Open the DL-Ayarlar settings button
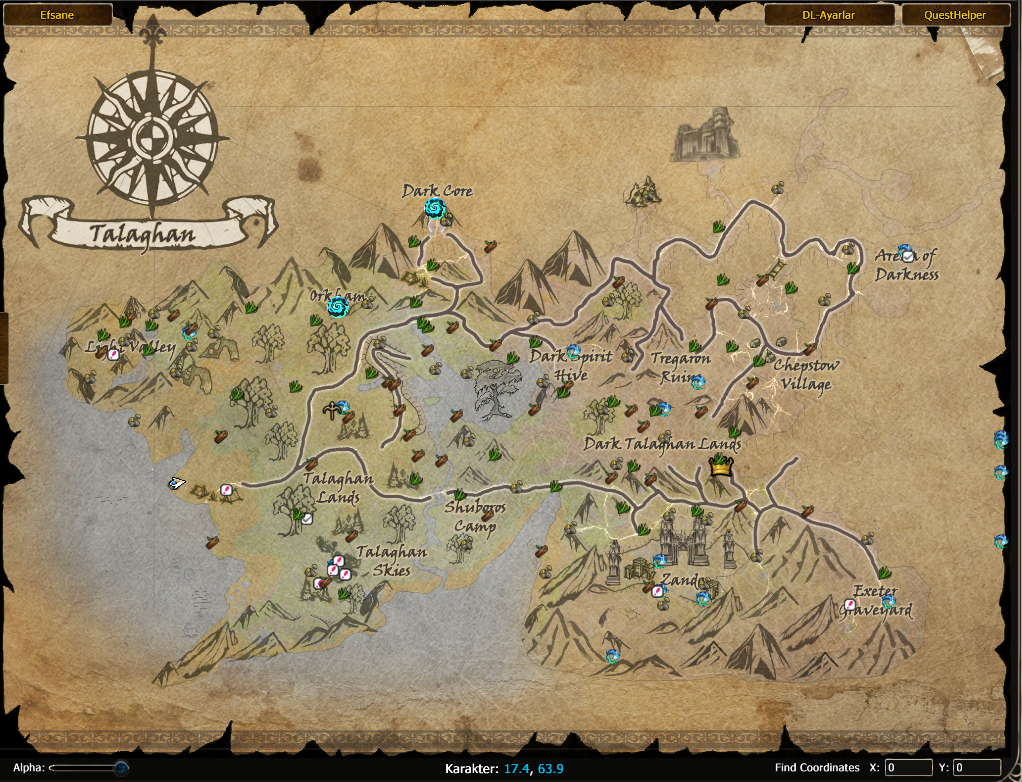Screen dimensions: 1022x782 tap(829, 15)
